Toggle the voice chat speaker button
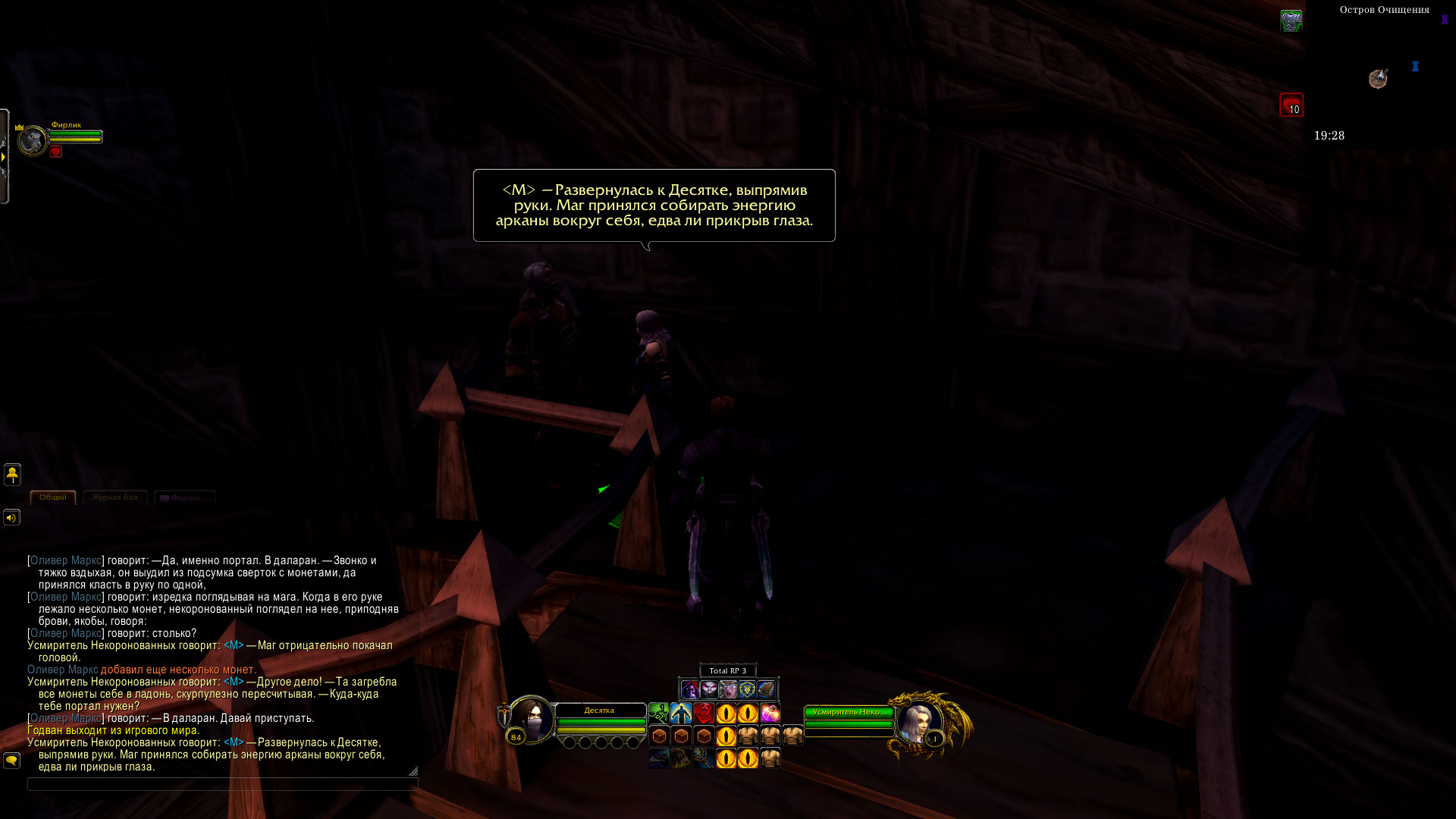 (11, 518)
